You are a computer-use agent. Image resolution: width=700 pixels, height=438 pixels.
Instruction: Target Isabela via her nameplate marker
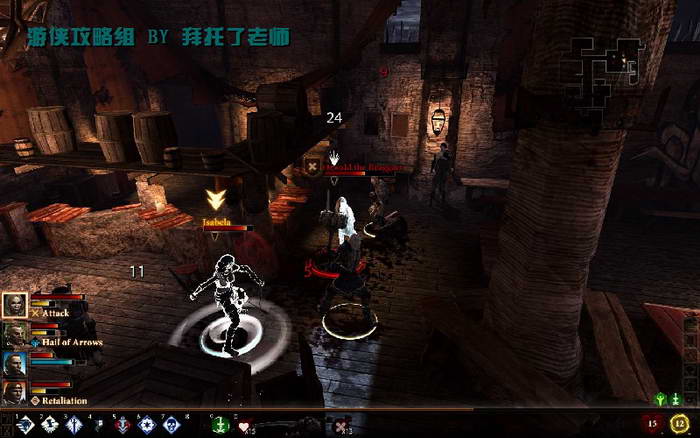(215, 200)
